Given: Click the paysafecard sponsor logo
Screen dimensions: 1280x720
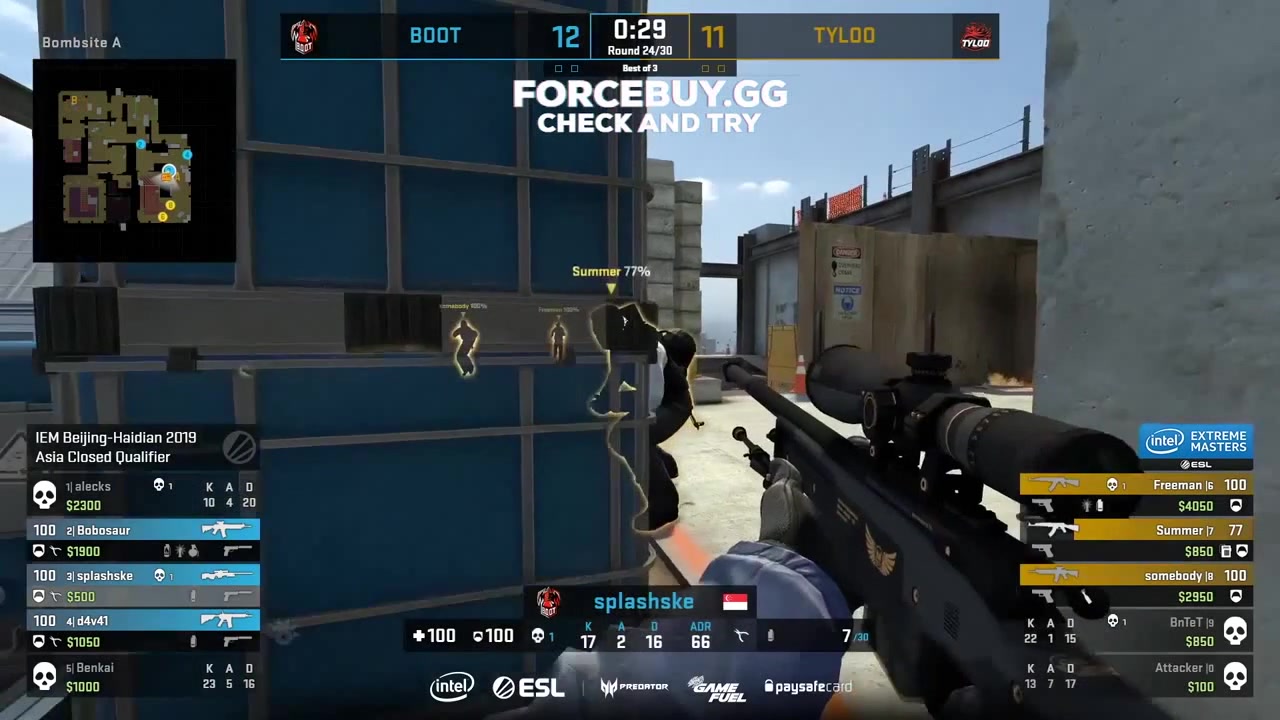Looking at the screenshot, I should [808, 687].
